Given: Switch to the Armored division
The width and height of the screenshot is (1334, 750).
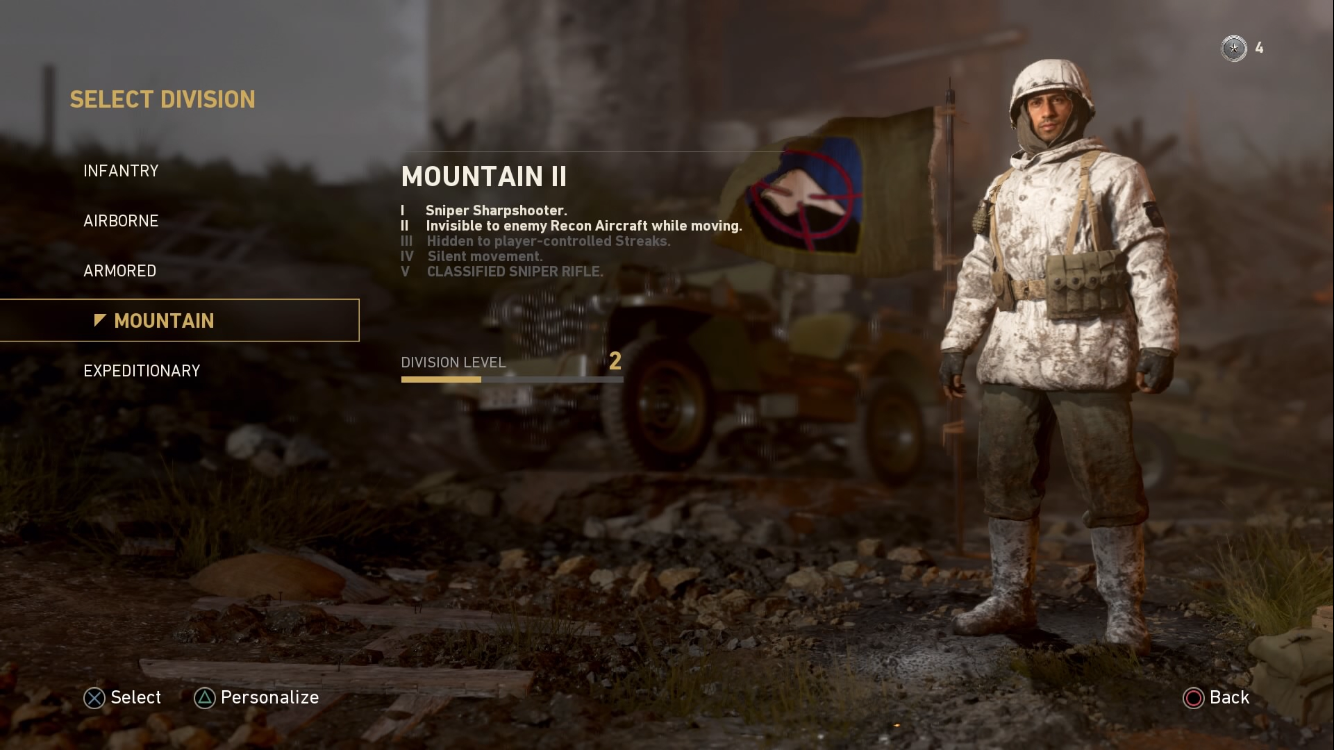Looking at the screenshot, I should tap(120, 271).
